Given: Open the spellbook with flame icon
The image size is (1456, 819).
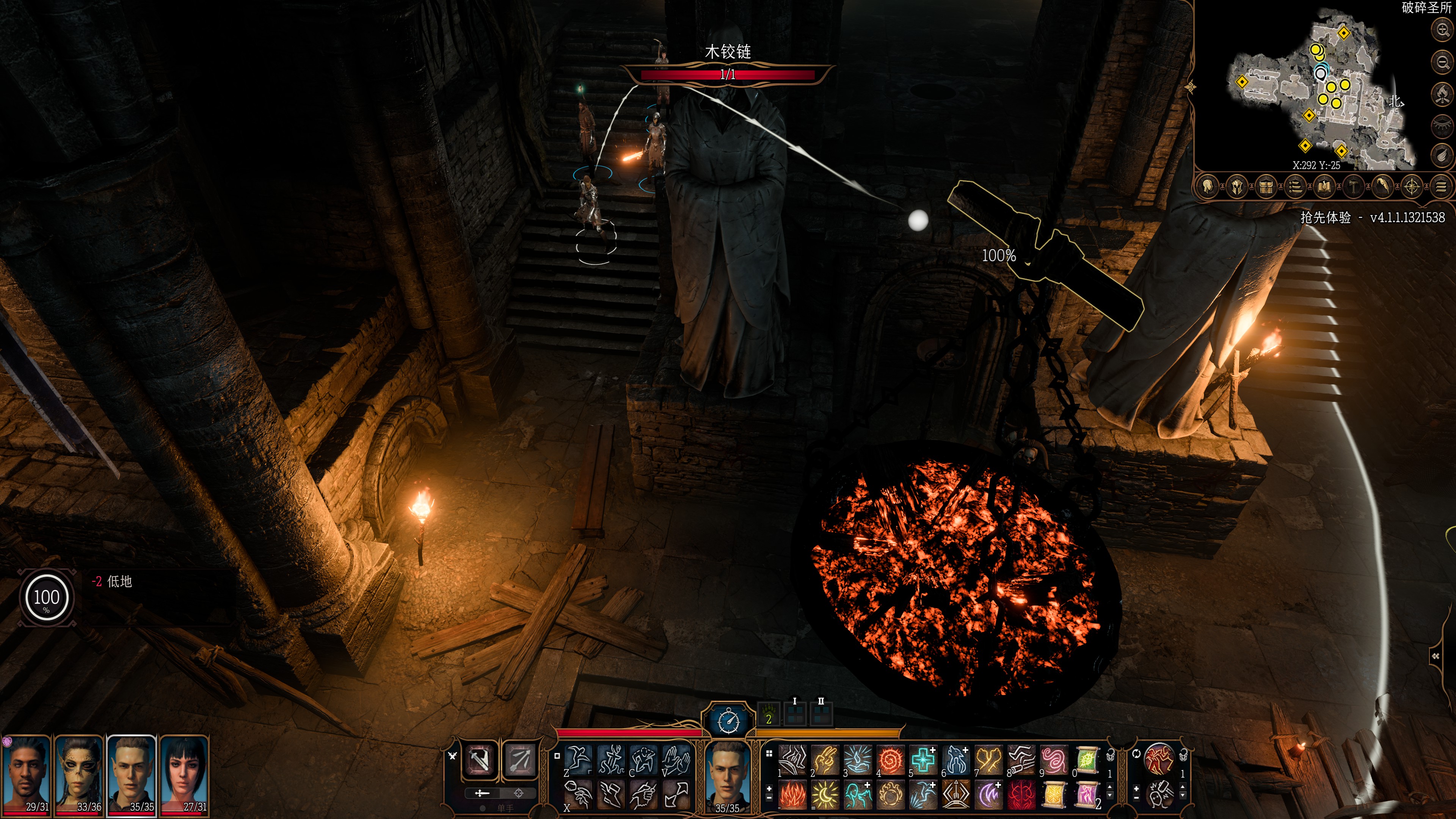Looking at the screenshot, I should [x=1324, y=187].
